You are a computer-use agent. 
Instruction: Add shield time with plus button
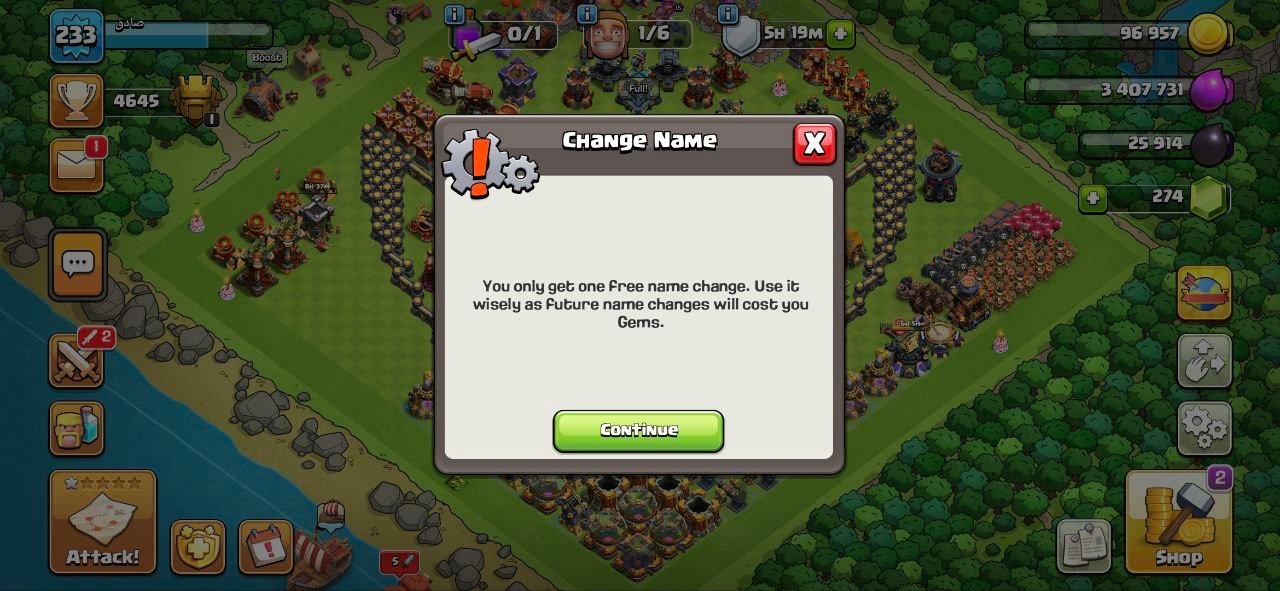(x=840, y=33)
